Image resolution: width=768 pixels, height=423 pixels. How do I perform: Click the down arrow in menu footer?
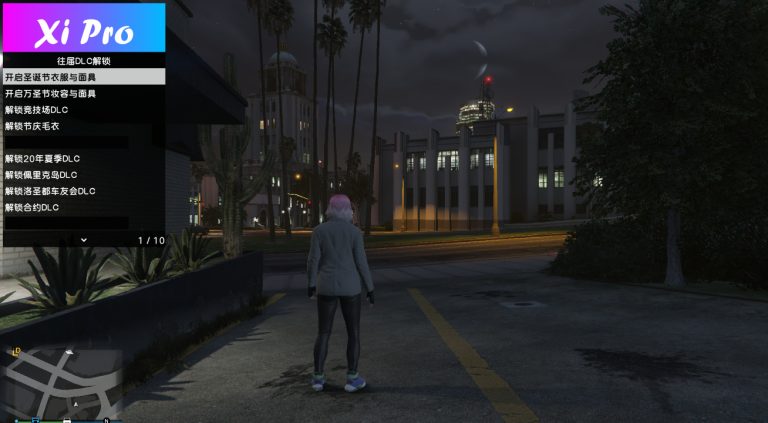coord(84,240)
